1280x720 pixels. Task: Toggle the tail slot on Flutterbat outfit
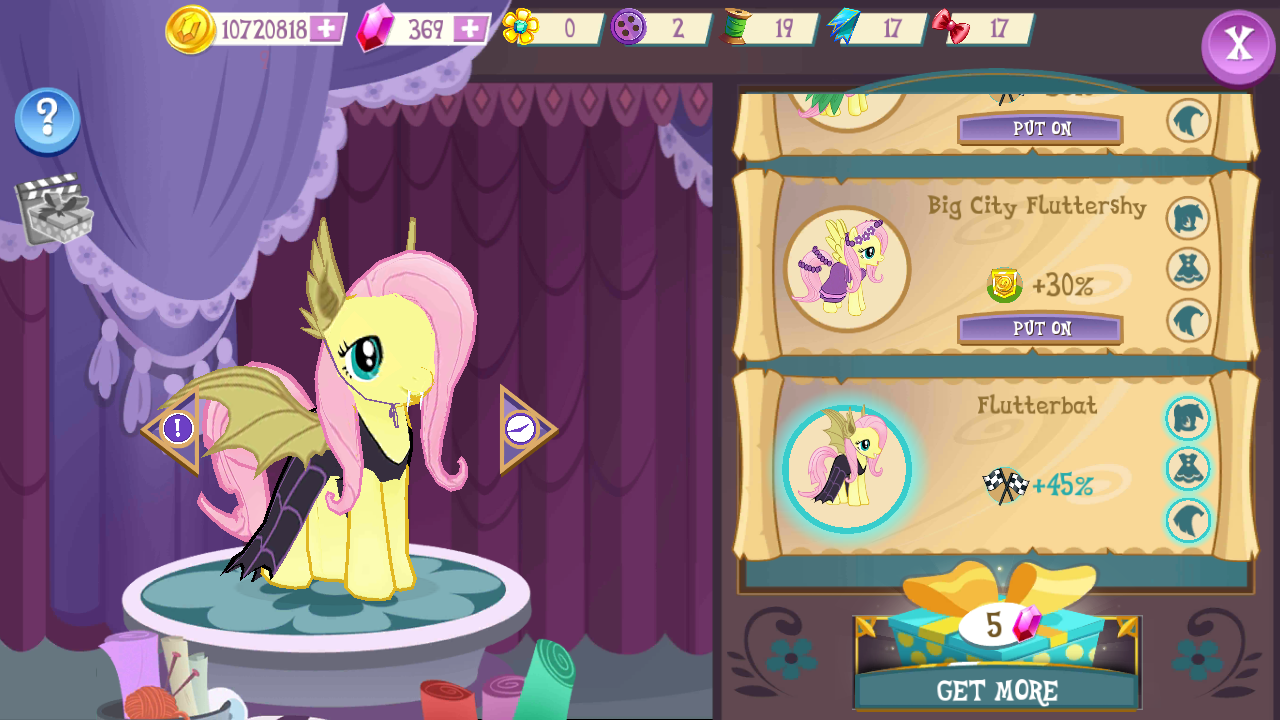click(1188, 519)
